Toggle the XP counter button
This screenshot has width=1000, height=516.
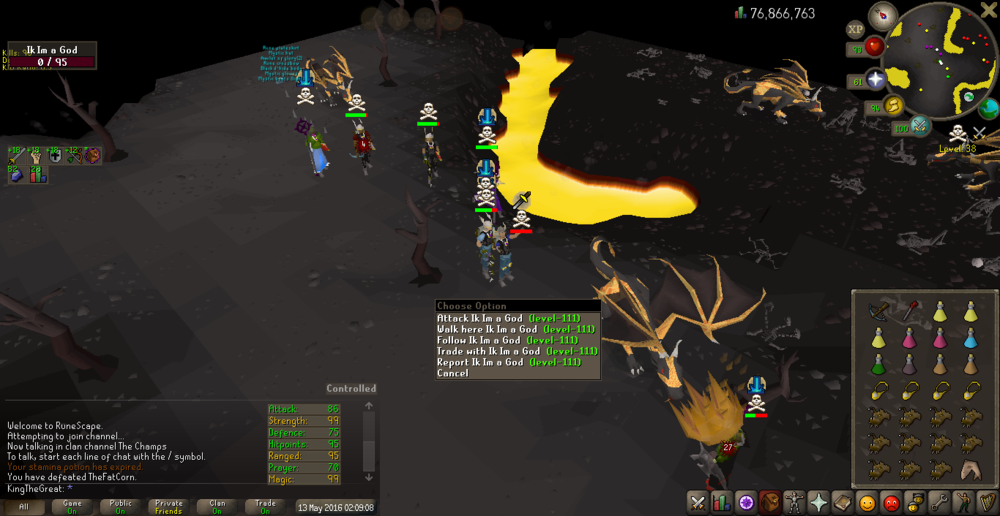click(x=855, y=30)
